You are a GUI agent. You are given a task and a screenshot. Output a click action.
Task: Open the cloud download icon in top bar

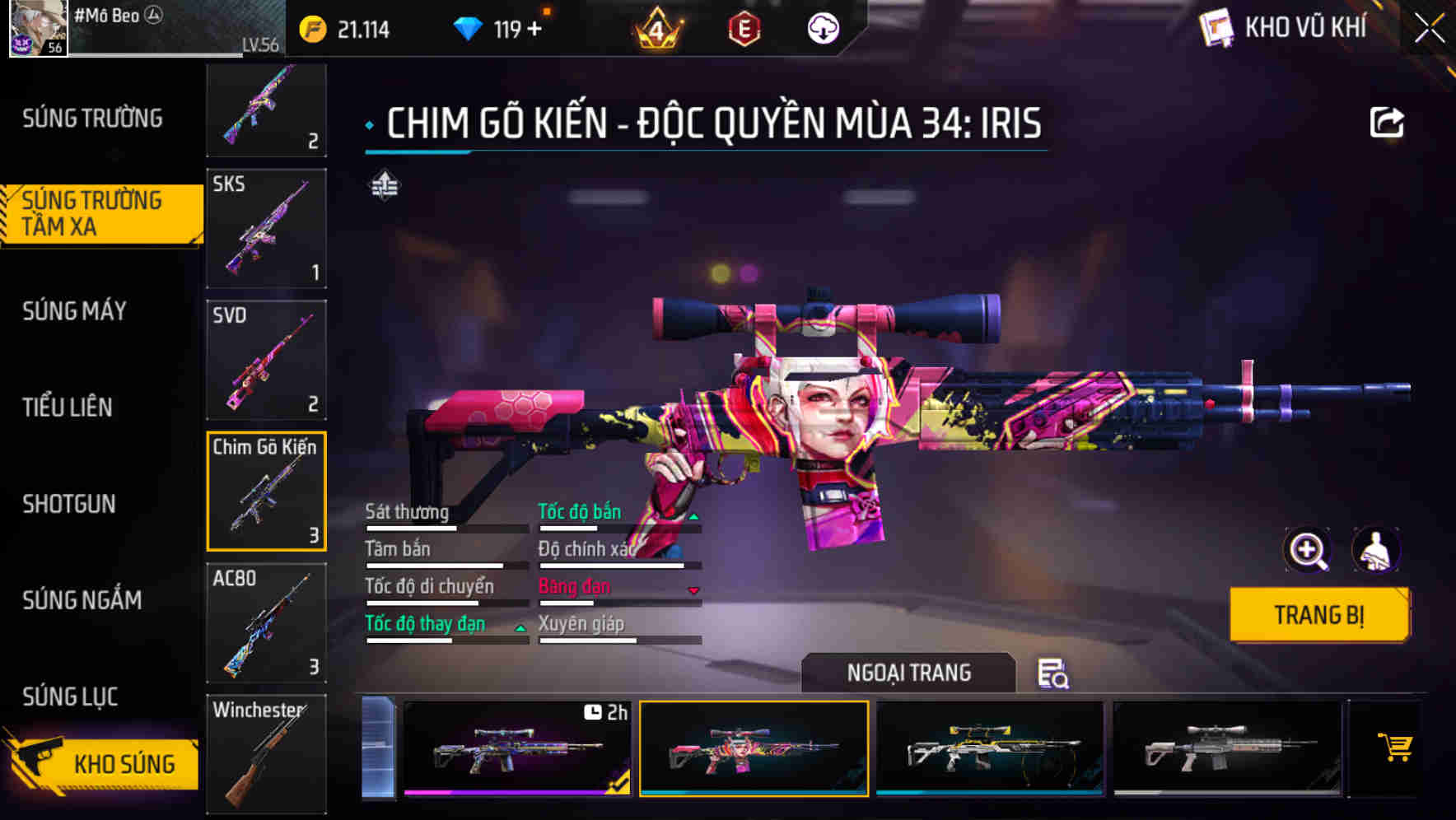point(821,27)
